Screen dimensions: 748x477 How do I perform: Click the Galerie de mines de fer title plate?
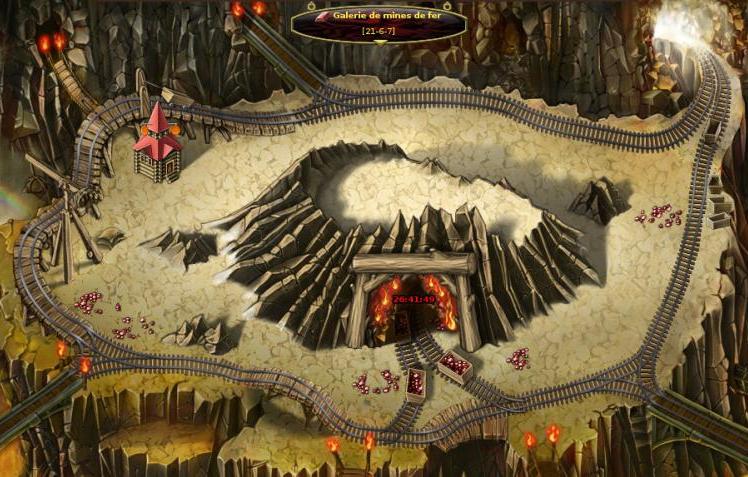[x=379, y=22]
